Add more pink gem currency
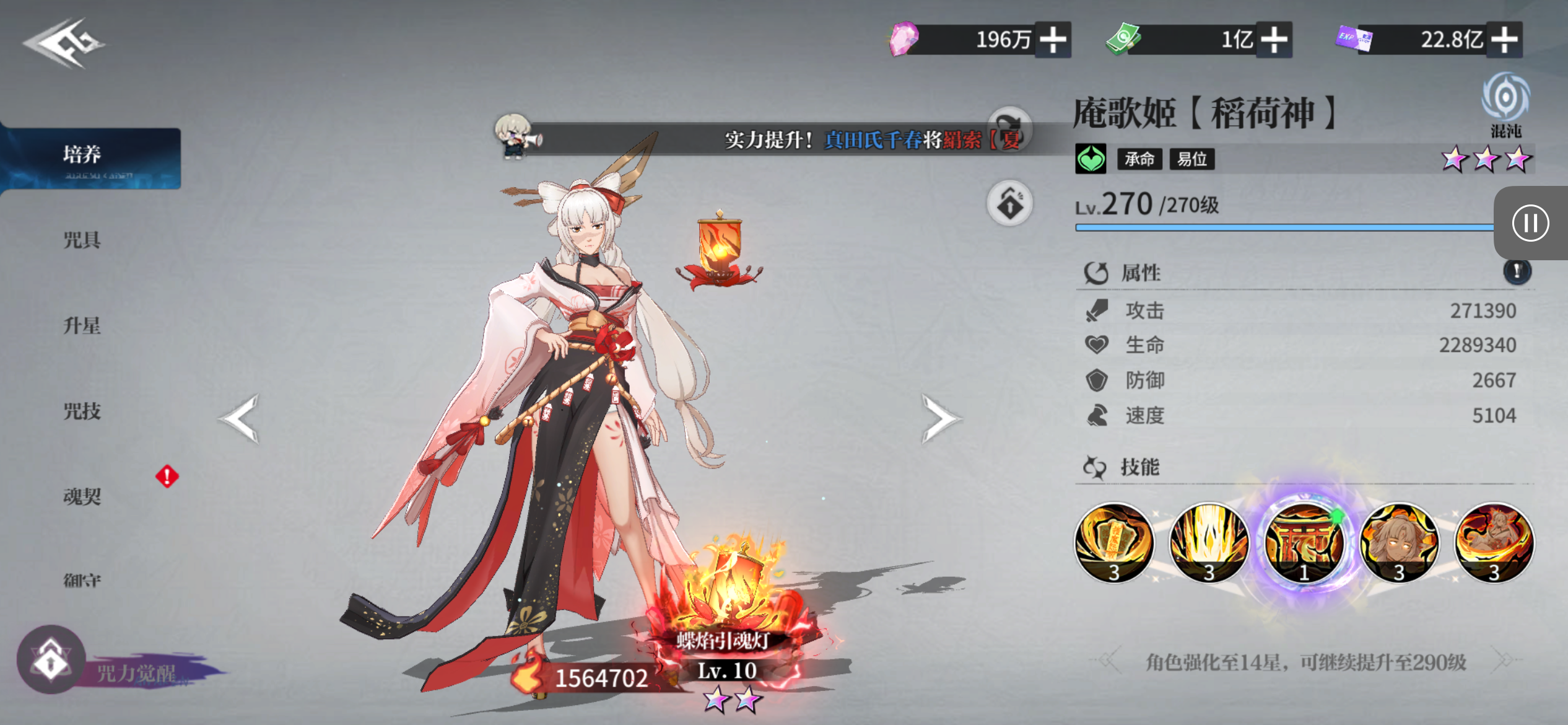 [1053, 40]
